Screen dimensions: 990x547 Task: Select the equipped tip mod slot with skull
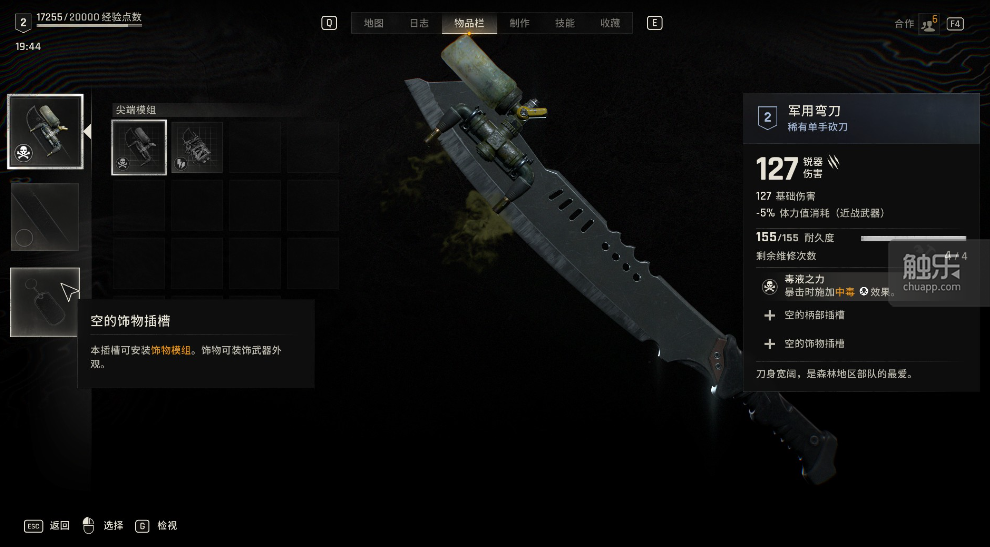pos(45,131)
